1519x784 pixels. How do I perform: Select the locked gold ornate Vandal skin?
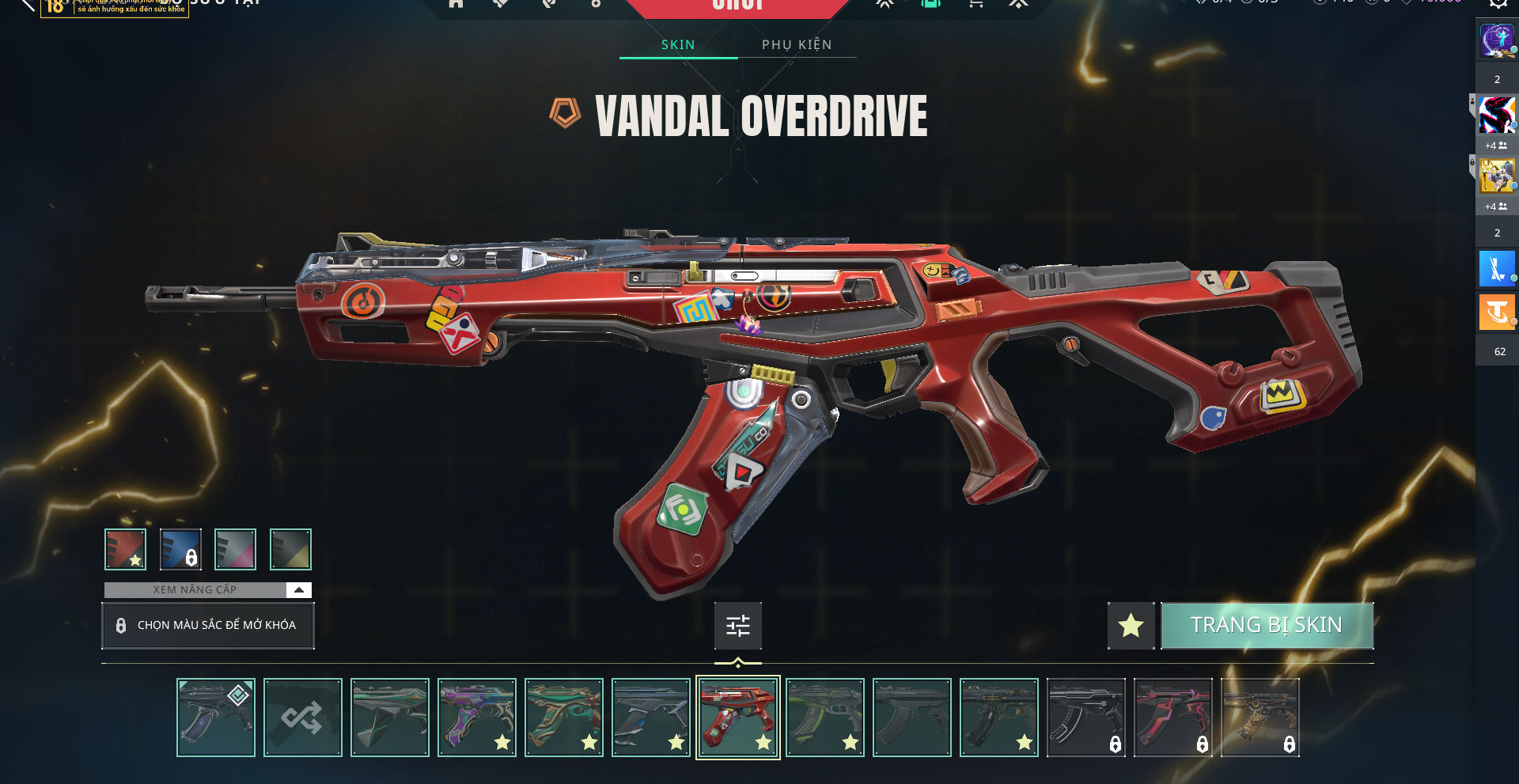[1260, 718]
